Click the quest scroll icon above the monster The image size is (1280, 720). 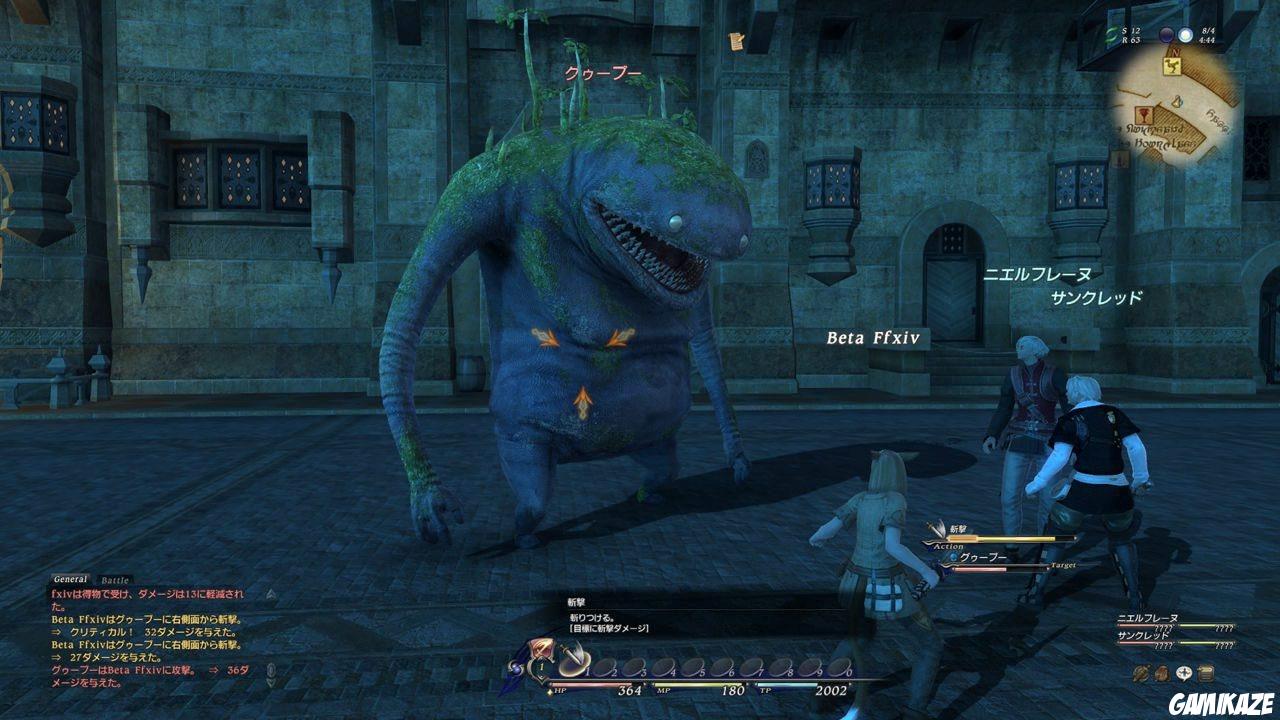click(x=735, y=42)
